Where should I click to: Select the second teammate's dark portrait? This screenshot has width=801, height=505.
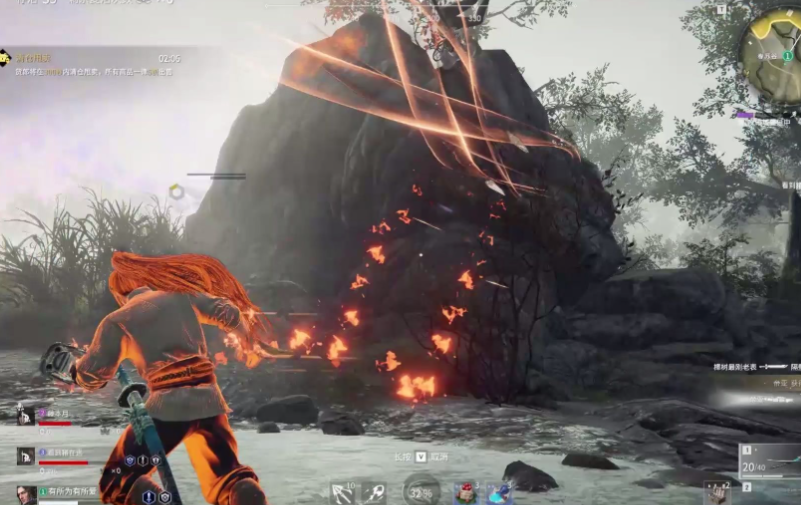(26, 455)
